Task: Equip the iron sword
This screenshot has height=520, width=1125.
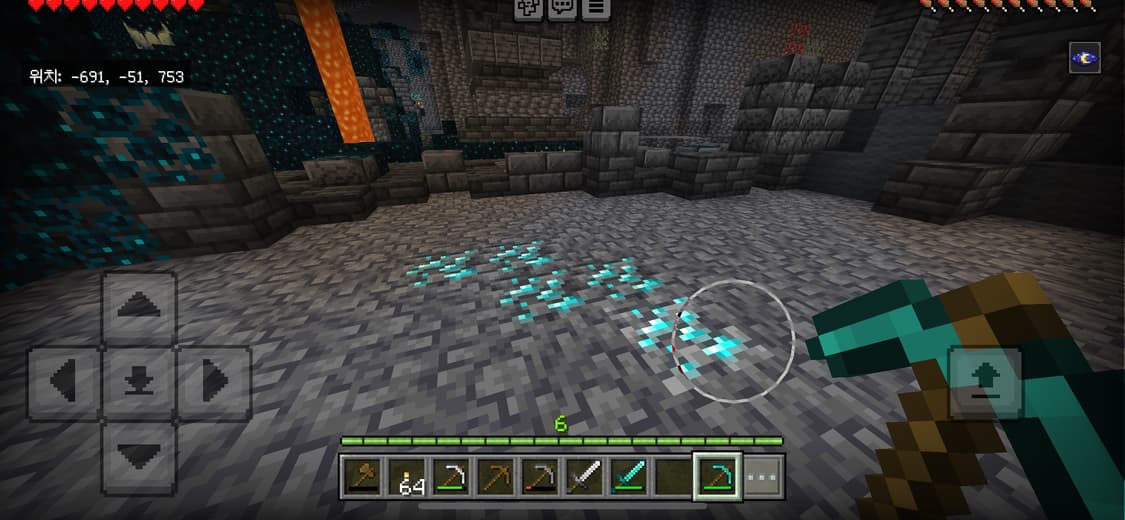Action: click(x=584, y=476)
